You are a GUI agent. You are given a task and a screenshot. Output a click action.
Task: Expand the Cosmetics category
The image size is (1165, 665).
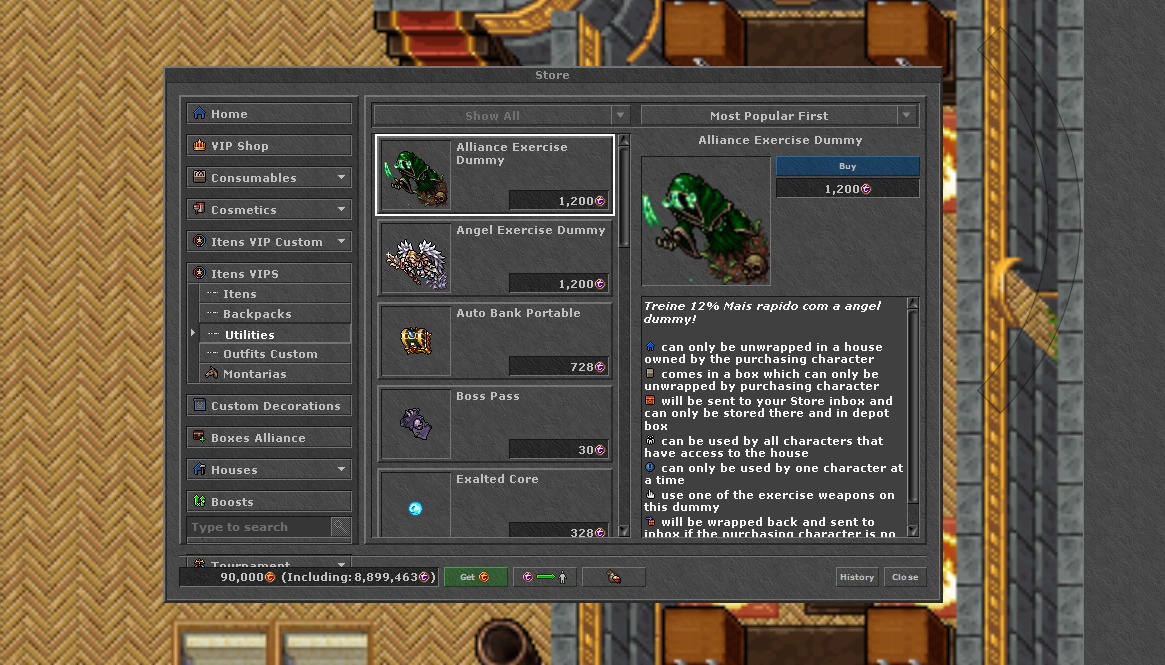(x=269, y=210)
